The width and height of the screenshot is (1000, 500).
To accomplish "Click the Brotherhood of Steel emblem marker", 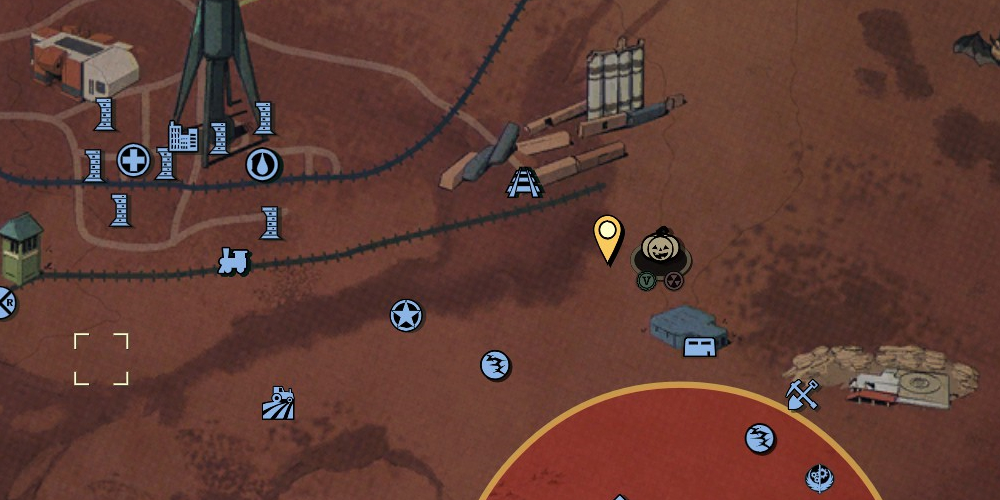I will 819,478.
